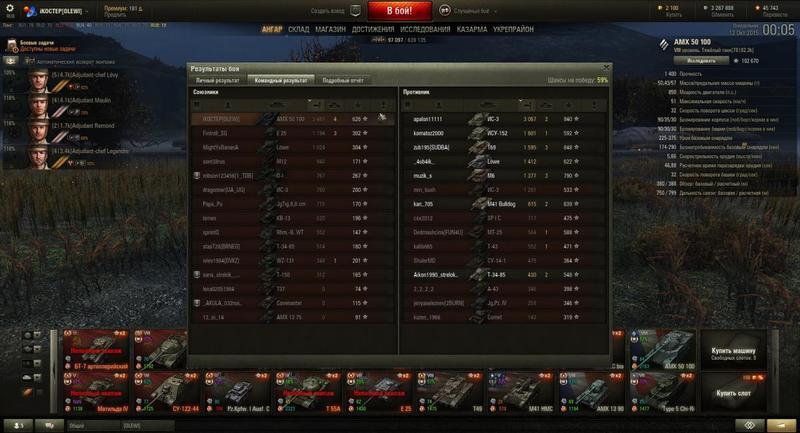Click Купить under the gold balance
Image resolution: width=800 pixels, height=433 pixels.
672,15
